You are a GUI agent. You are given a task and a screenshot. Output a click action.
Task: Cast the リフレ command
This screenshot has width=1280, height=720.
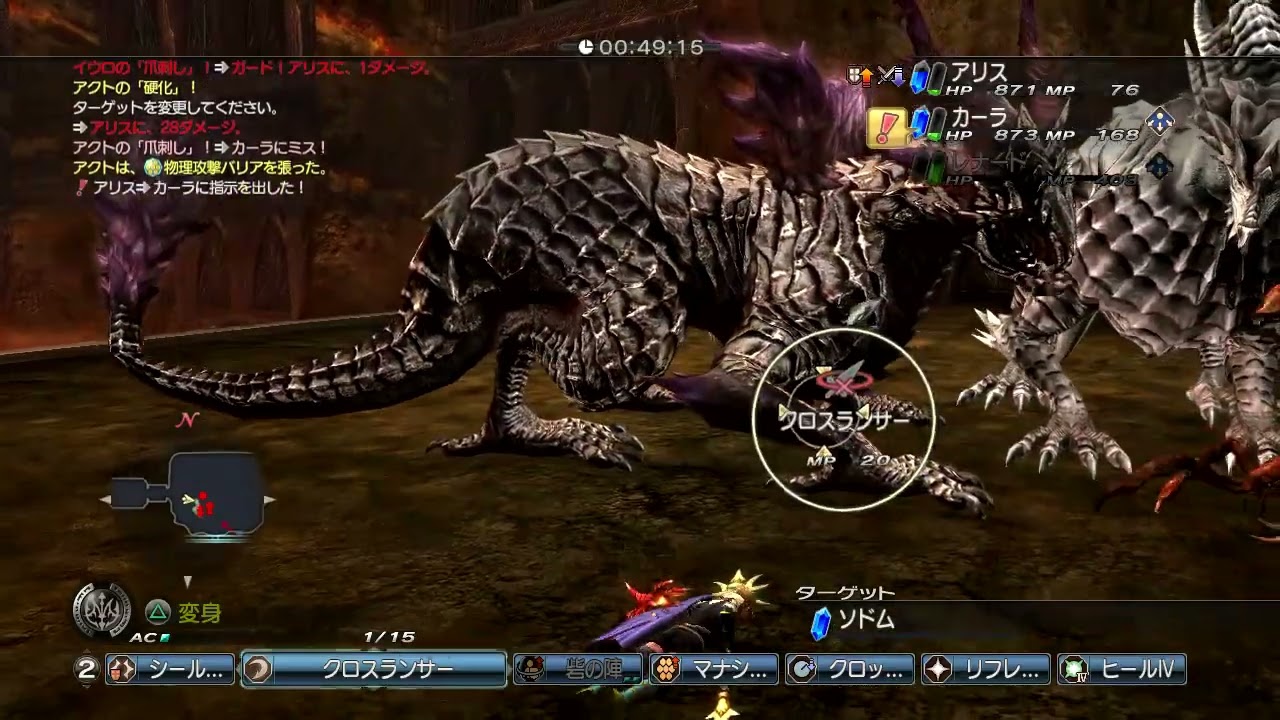986,669
